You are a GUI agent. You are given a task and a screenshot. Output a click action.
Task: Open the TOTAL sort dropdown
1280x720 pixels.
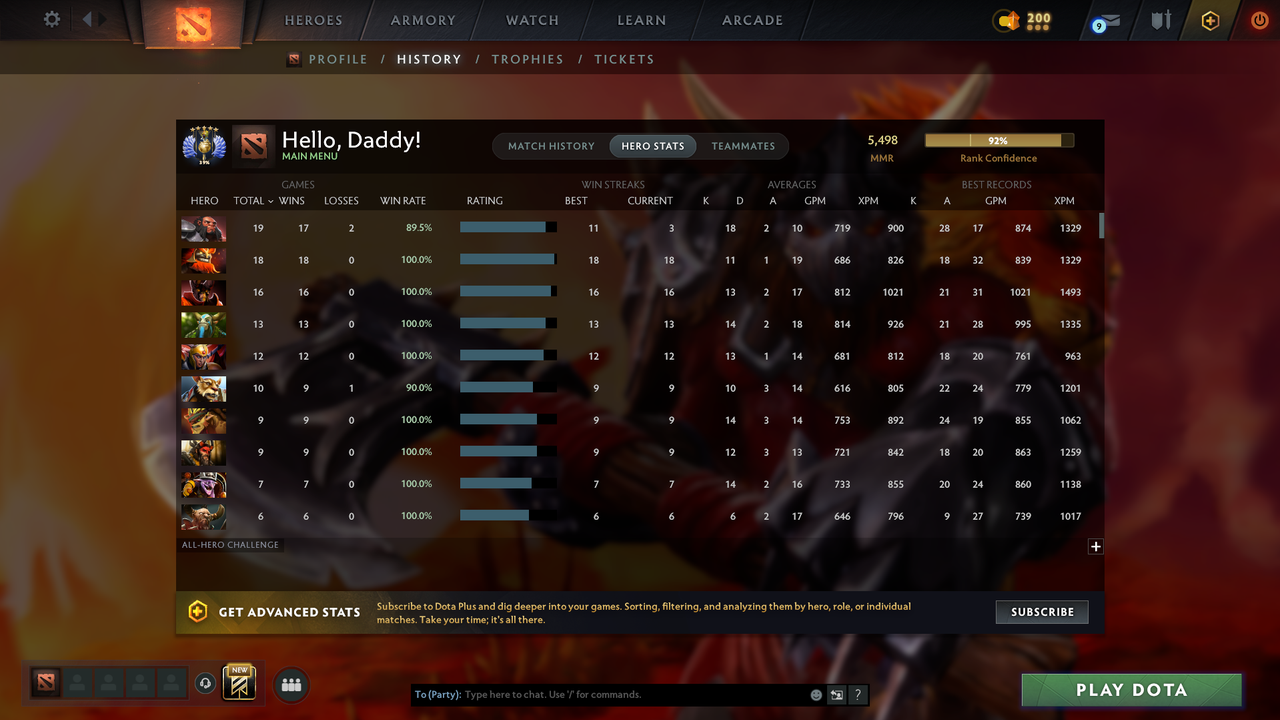click(x=251, y=200)
